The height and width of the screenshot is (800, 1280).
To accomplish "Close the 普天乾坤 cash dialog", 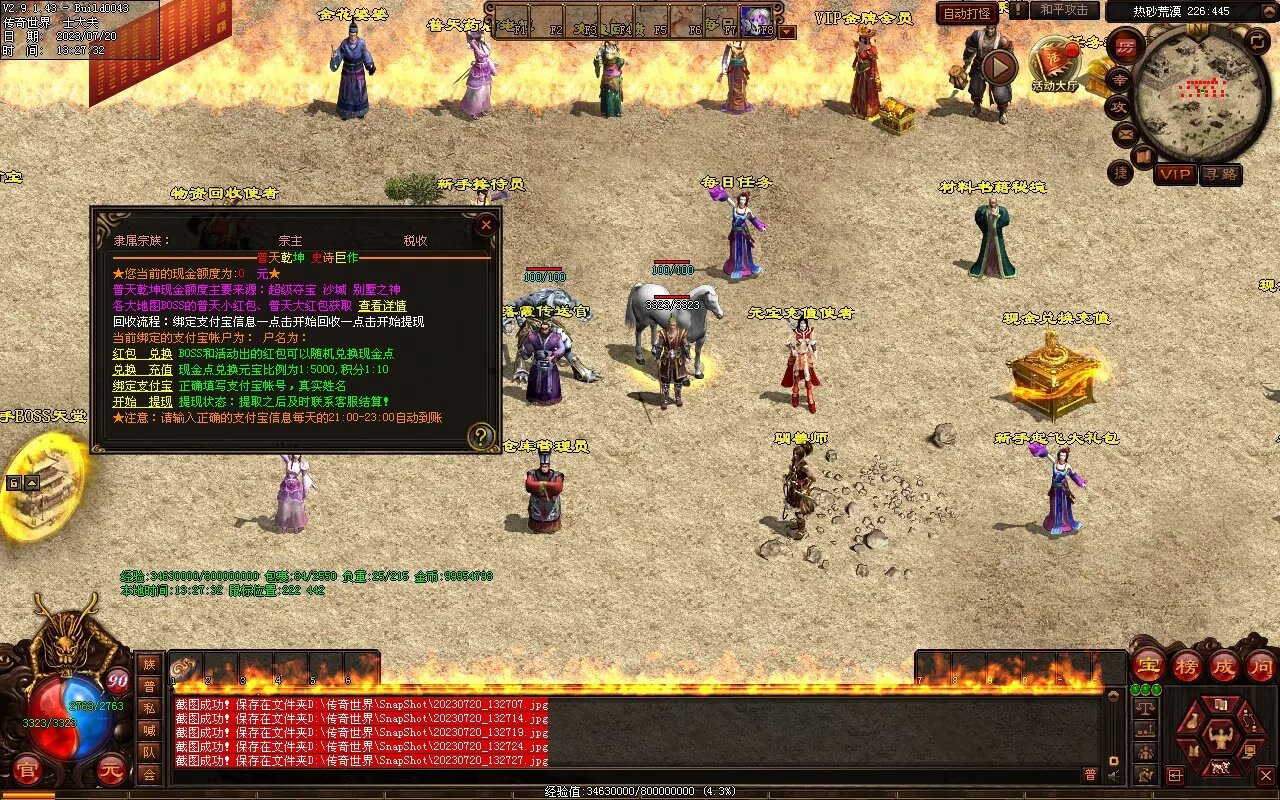I will pyautogui.click(x=485, y=225).
